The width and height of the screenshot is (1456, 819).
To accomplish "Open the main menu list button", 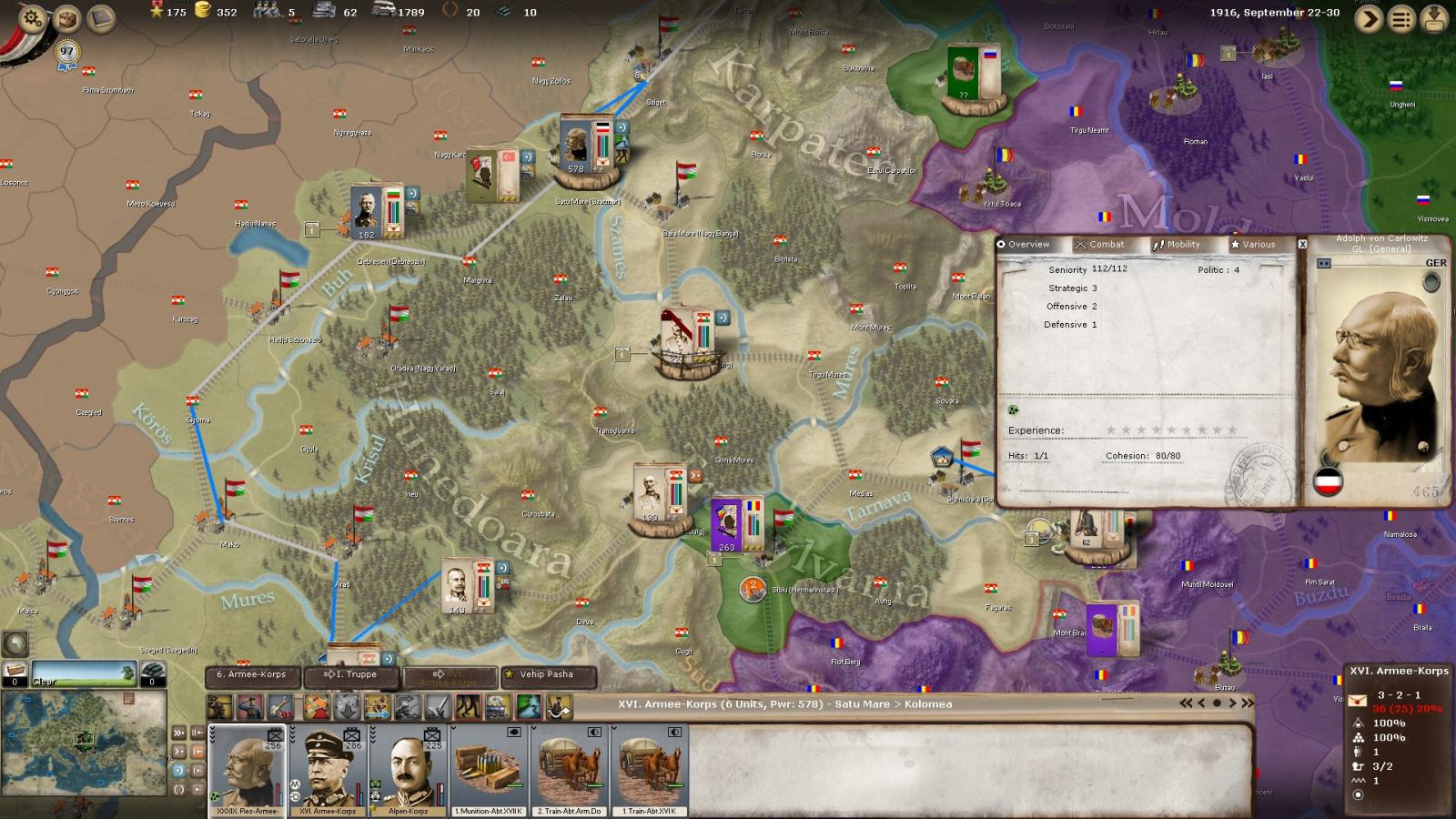I will (1401, 19).
